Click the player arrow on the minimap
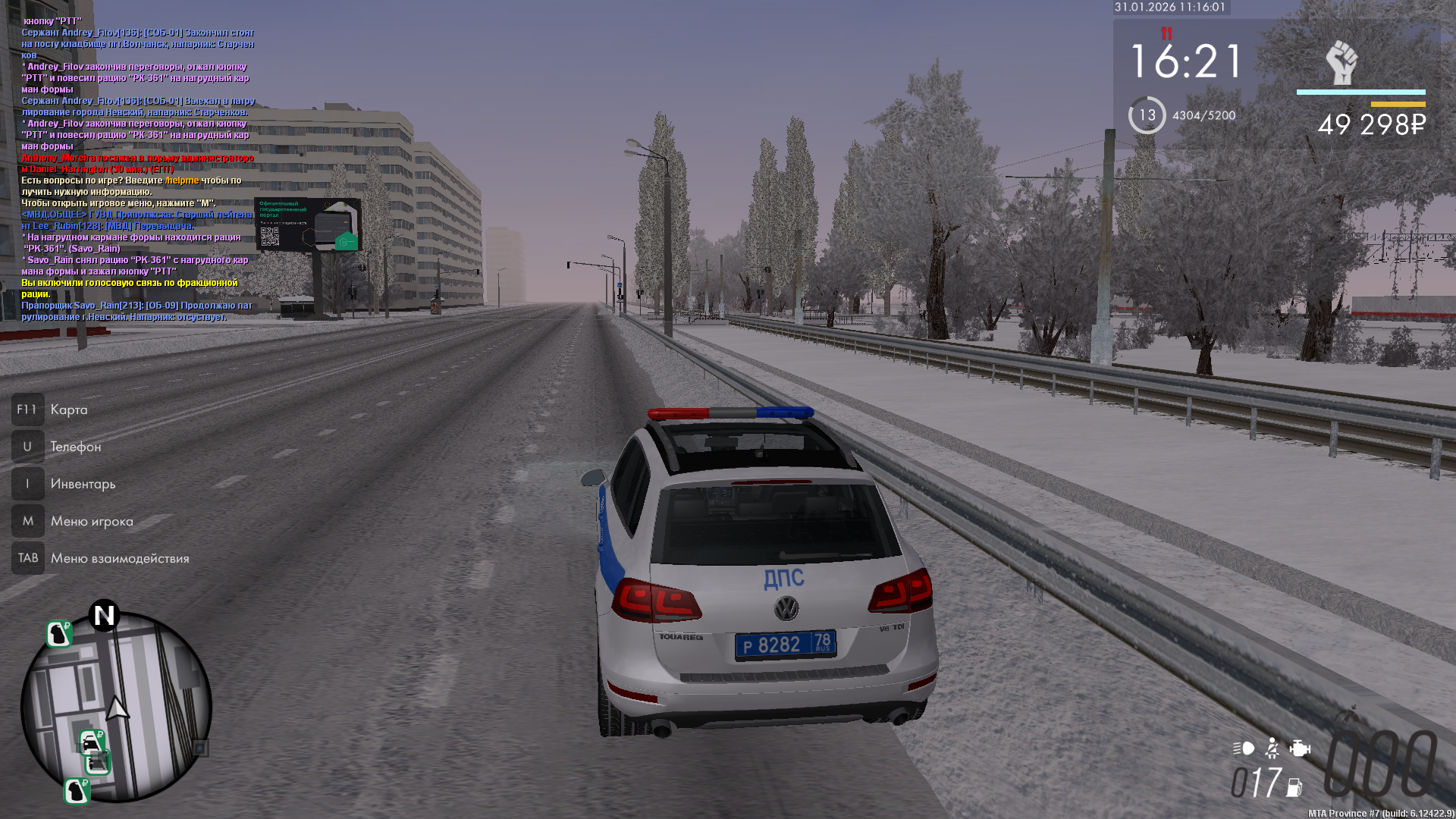Screen dimensions: 1456x819 [x=117, y=708]
